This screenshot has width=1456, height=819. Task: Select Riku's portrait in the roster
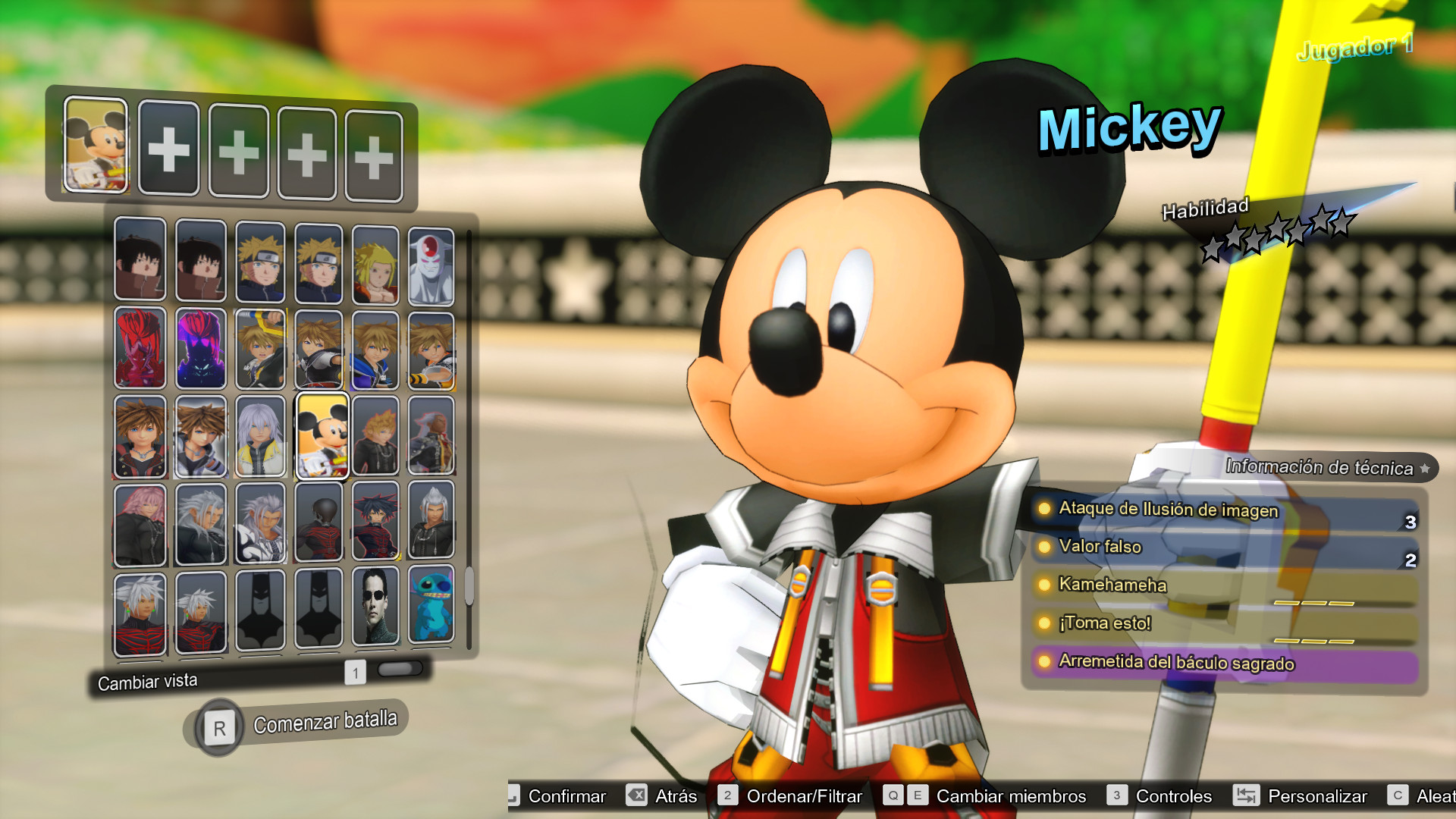260,436
